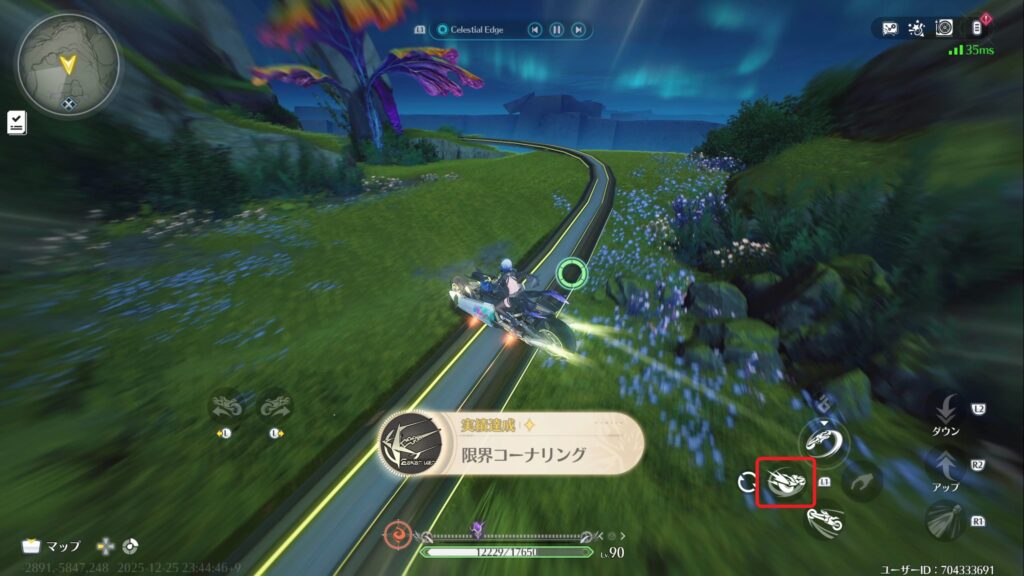Activate the highlighted motorcycle drift skill
Screen dimensions: 1024x576
[785, 482]
